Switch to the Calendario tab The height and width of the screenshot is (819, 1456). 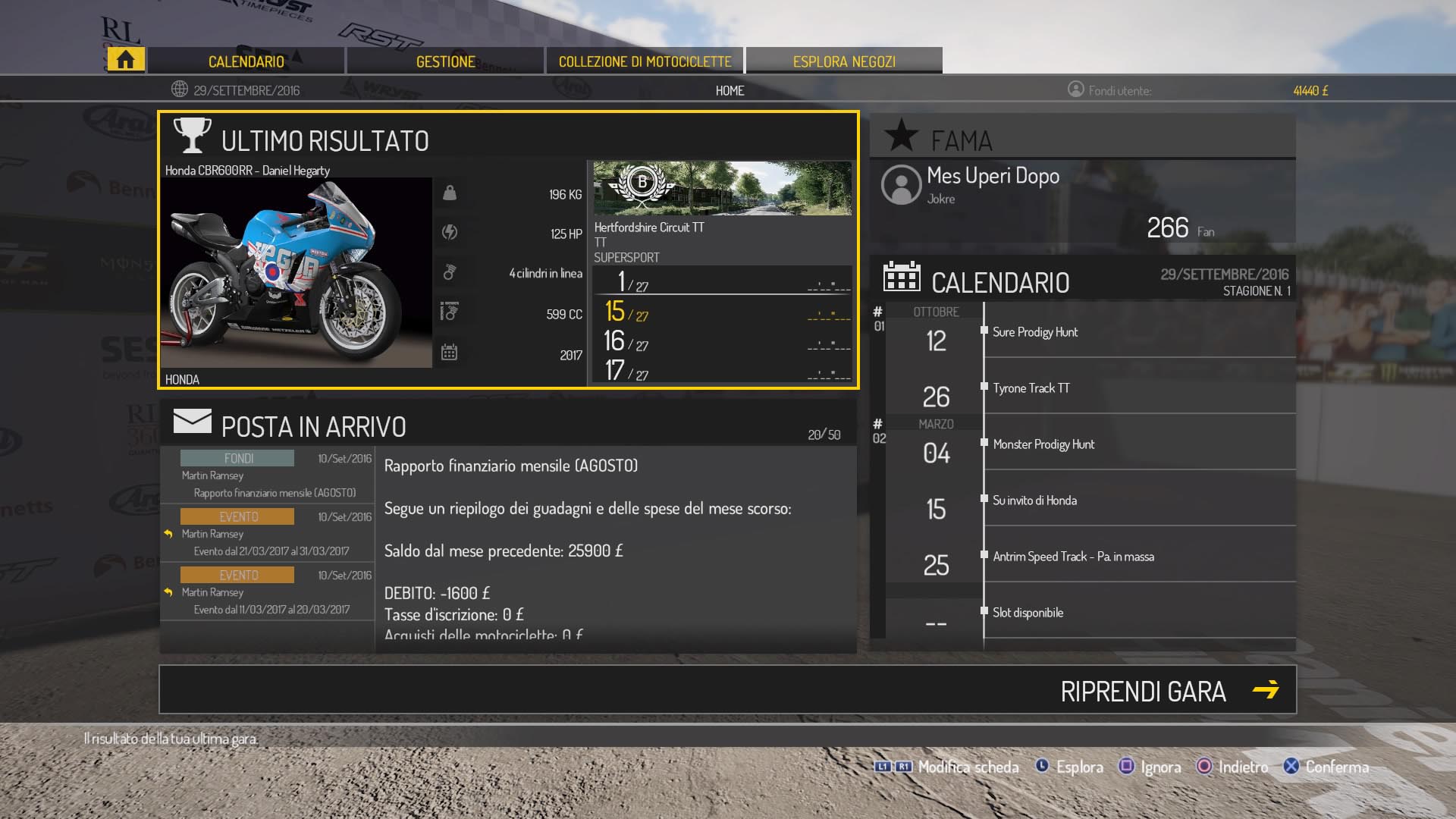(246, 61)
